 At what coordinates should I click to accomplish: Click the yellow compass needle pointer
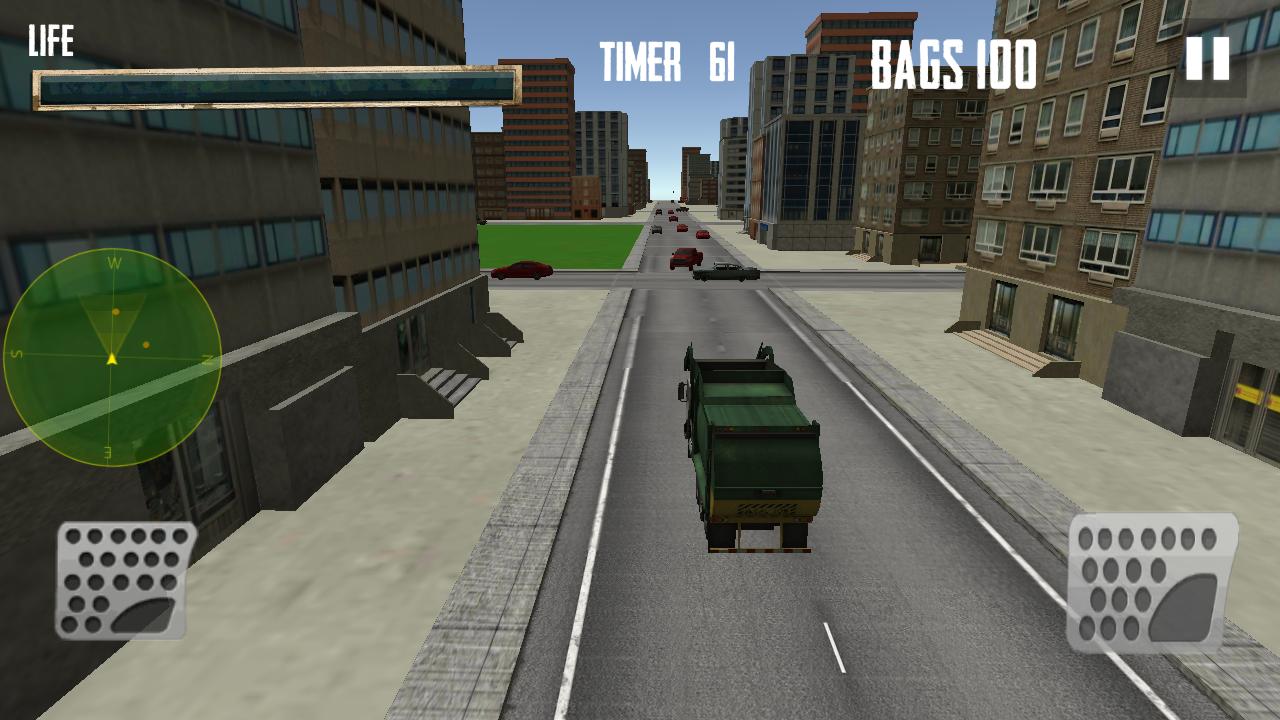[112, 358]
